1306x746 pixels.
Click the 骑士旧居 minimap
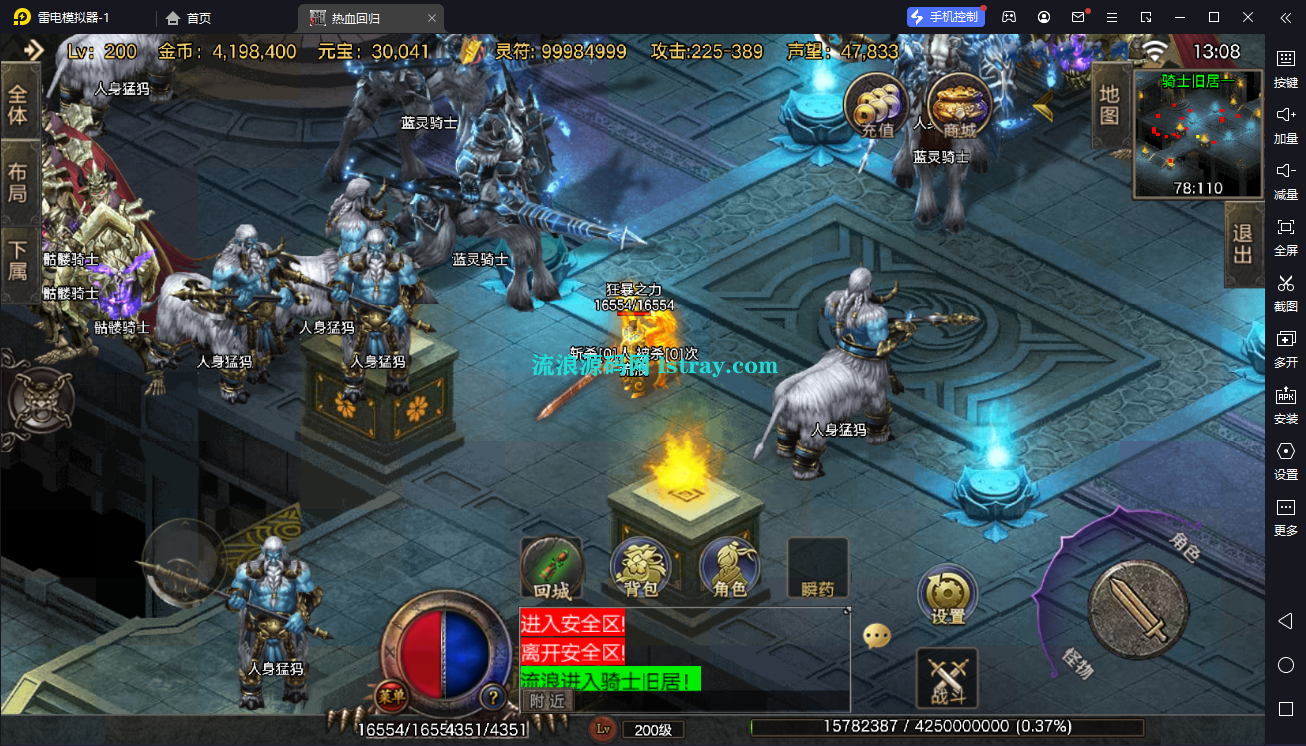1197,134
